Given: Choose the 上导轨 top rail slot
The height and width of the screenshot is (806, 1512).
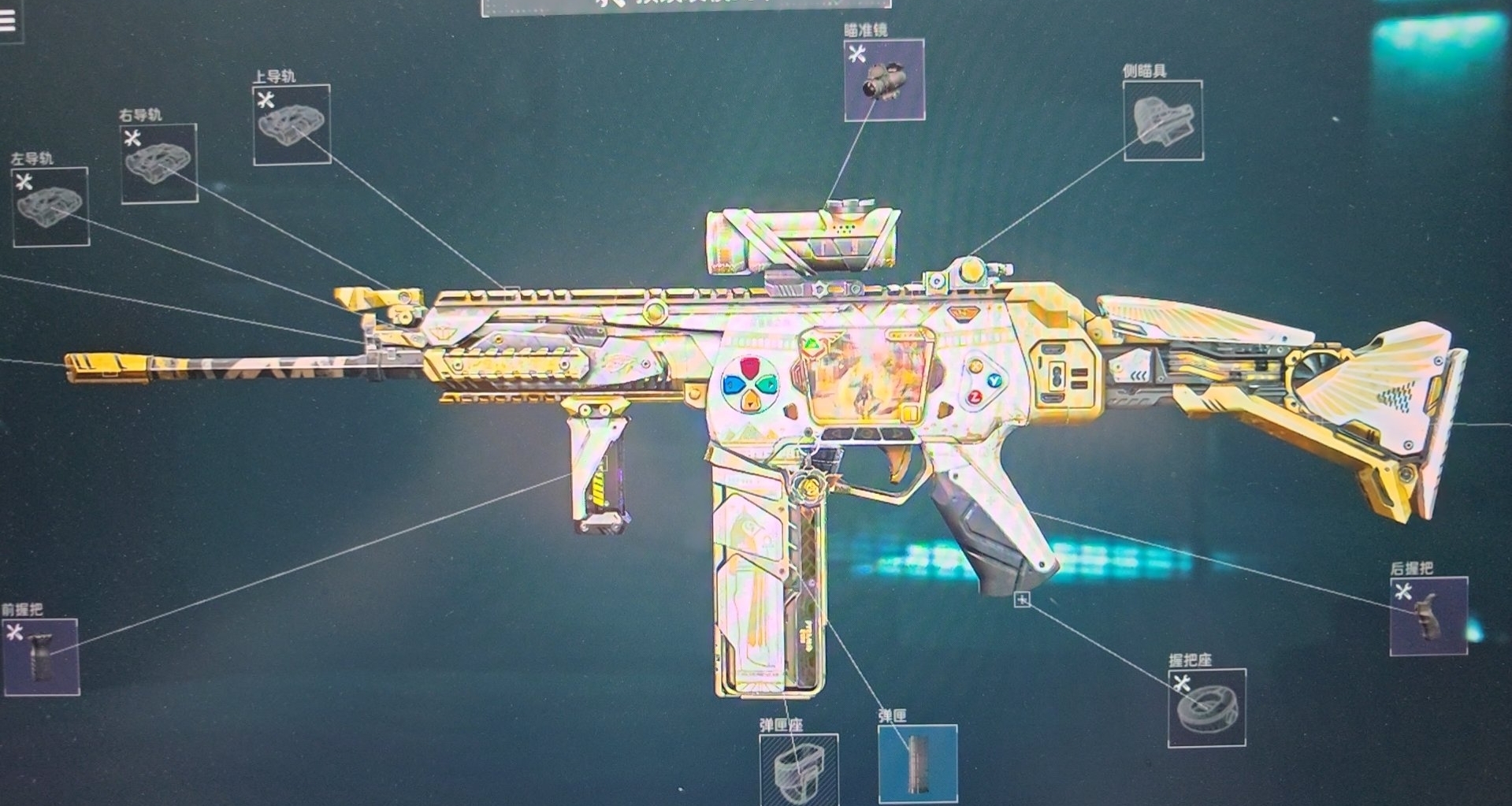Looking at the screenshot, I should click(x=292, y=125).
